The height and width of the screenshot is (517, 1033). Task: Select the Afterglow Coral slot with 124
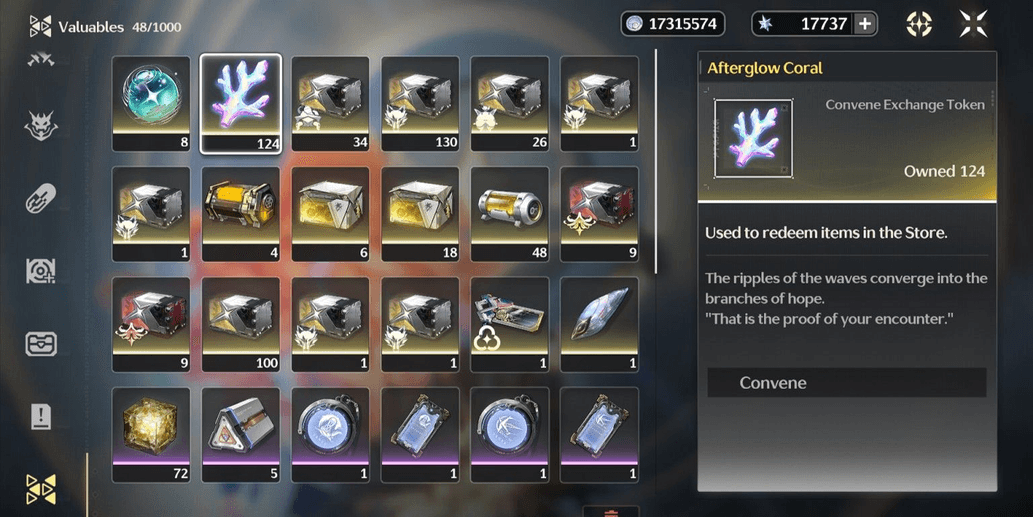pyautogui.click(x=241, y=104)
